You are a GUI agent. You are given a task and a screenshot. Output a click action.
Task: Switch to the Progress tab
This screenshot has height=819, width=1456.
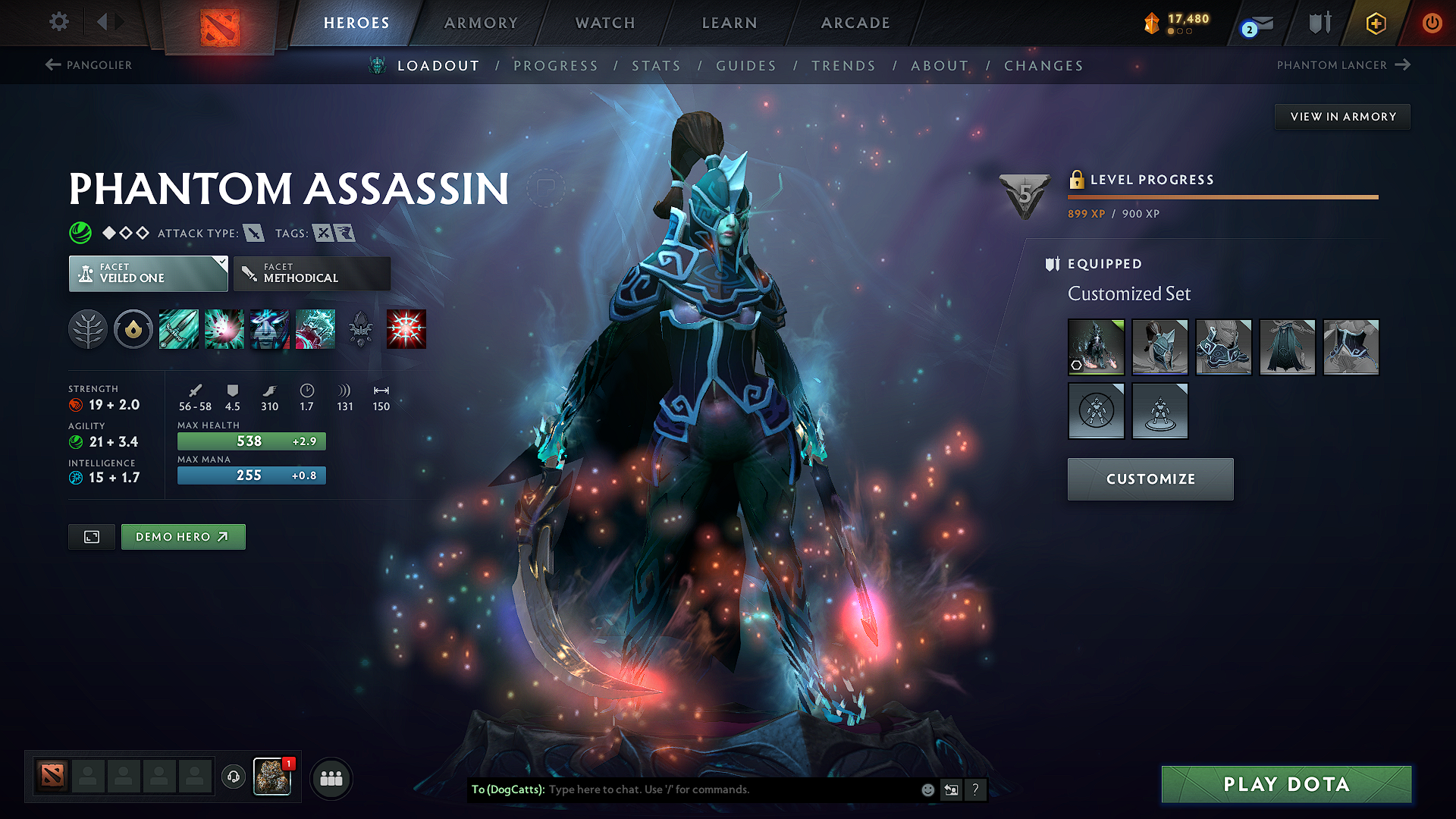coord(556,65)
